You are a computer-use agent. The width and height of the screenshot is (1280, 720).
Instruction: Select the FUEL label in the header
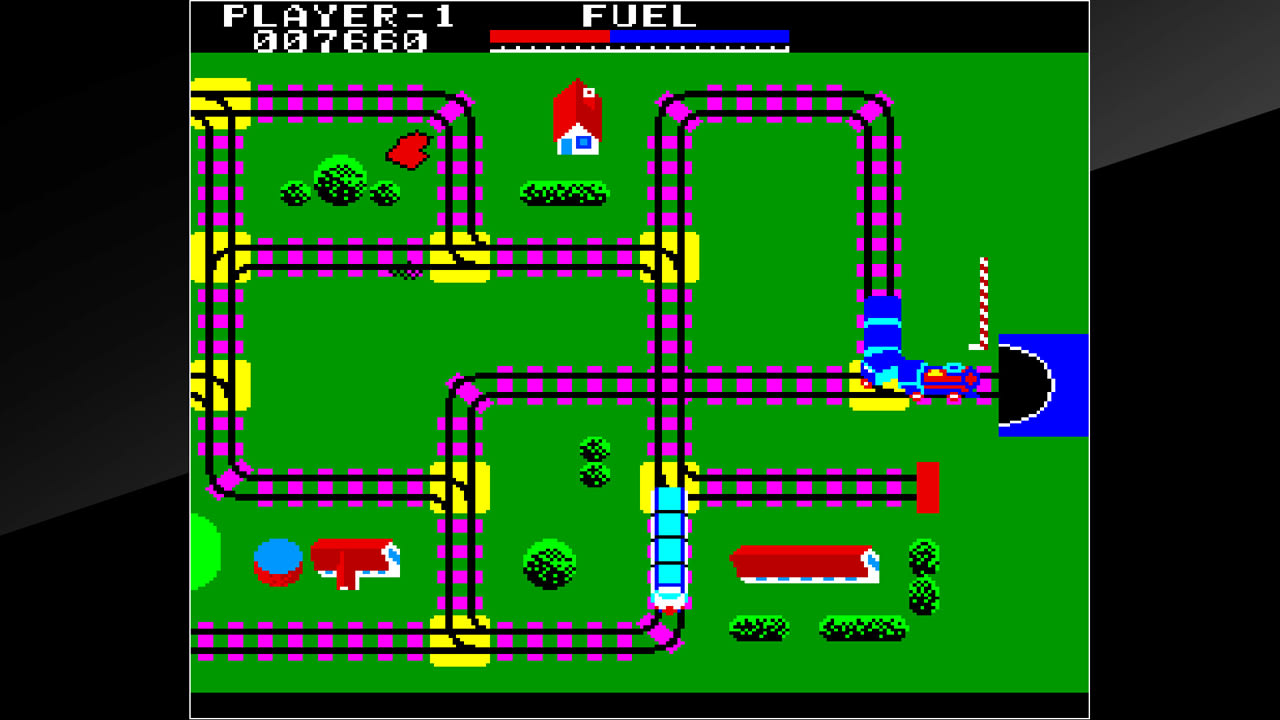637,16
